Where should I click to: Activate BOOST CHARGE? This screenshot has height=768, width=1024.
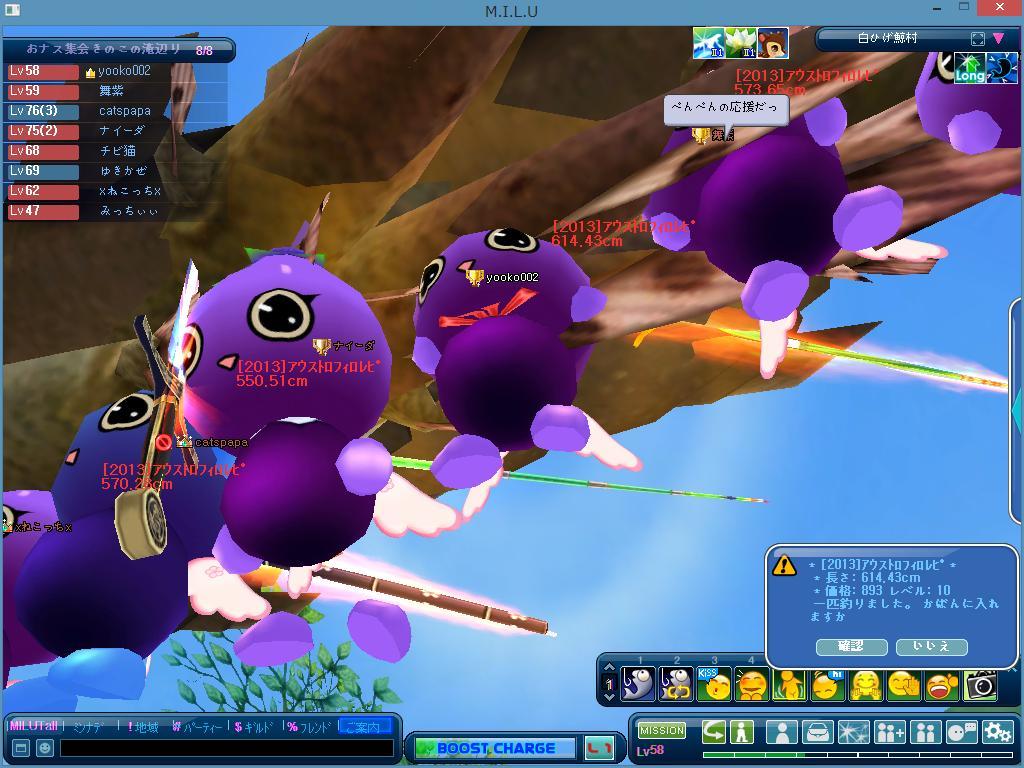[x=495, y=748]
